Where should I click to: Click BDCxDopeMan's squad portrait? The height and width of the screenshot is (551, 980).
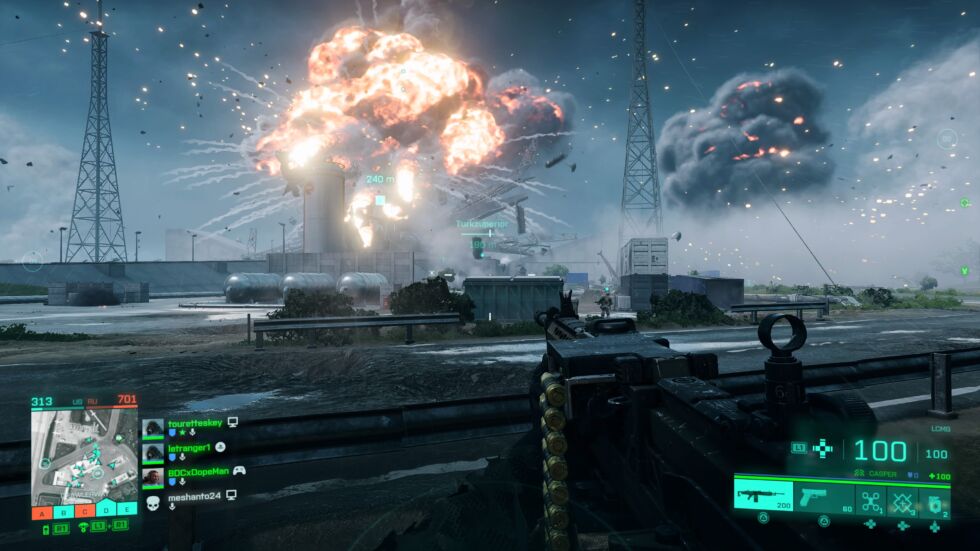[x=153, y=476]
